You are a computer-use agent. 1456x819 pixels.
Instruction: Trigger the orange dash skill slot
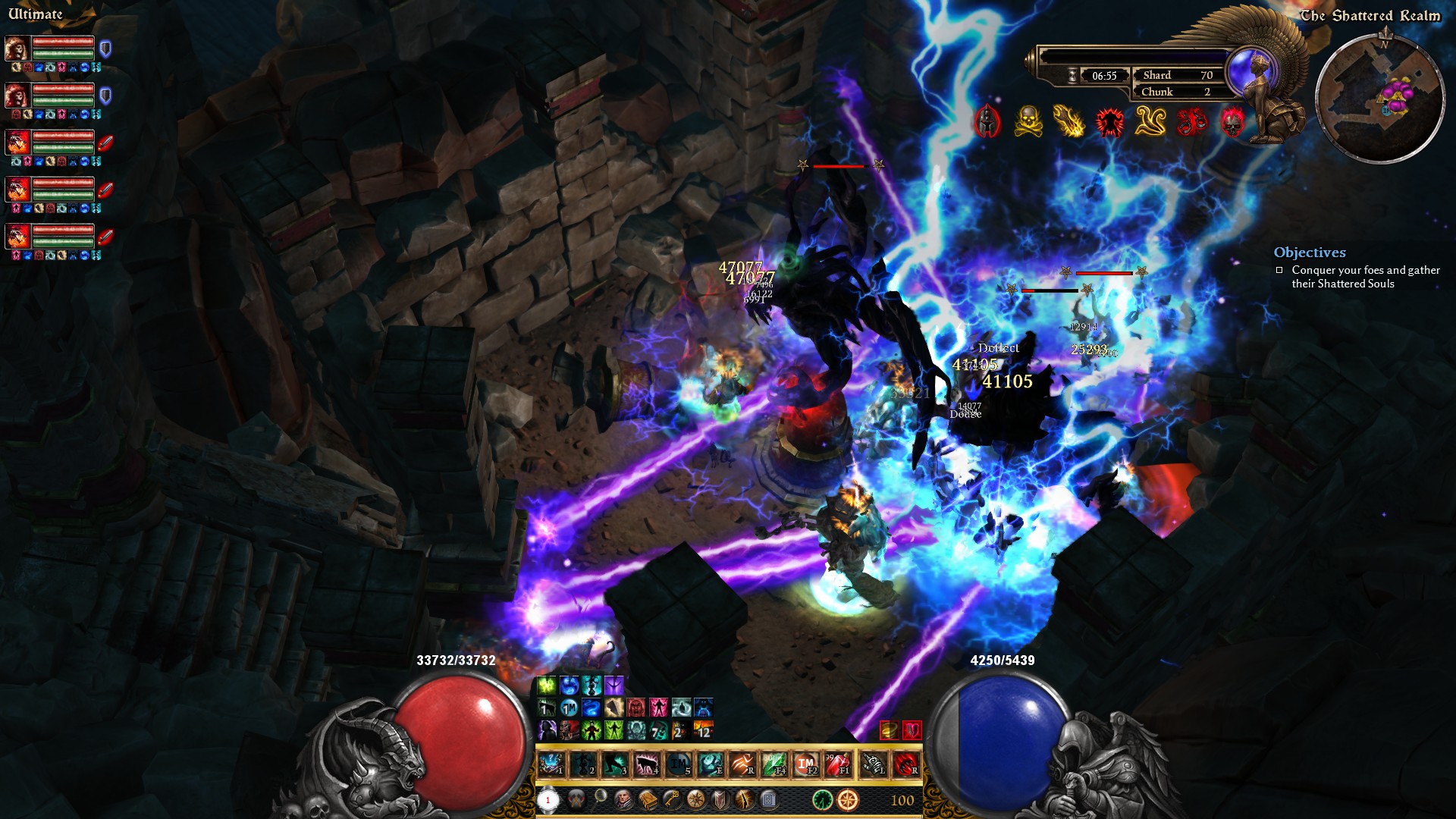tap(742, 764)
